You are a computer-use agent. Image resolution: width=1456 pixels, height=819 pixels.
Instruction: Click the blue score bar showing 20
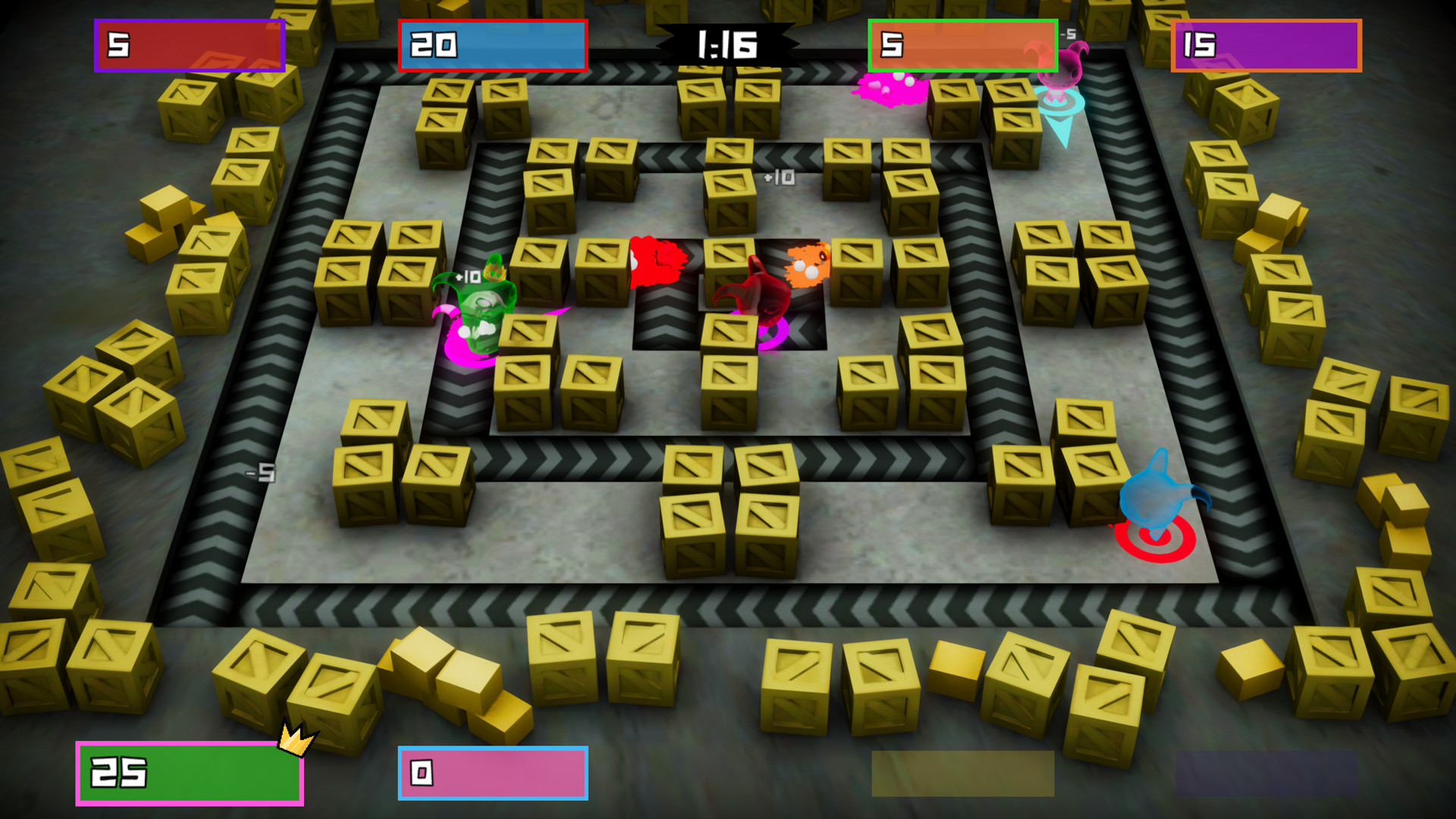tap(492, 44)
